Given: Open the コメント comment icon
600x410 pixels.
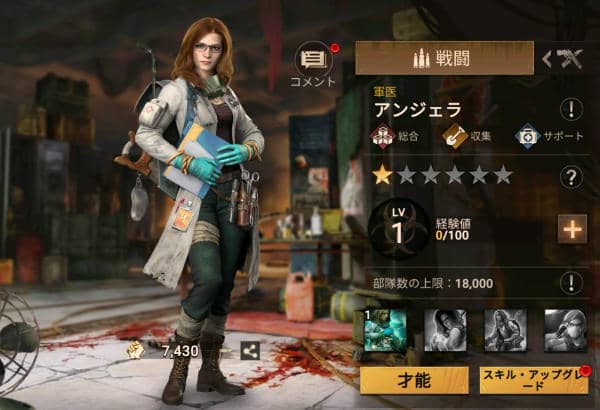Looking at the screenshot, I should [x=312, y=61].
